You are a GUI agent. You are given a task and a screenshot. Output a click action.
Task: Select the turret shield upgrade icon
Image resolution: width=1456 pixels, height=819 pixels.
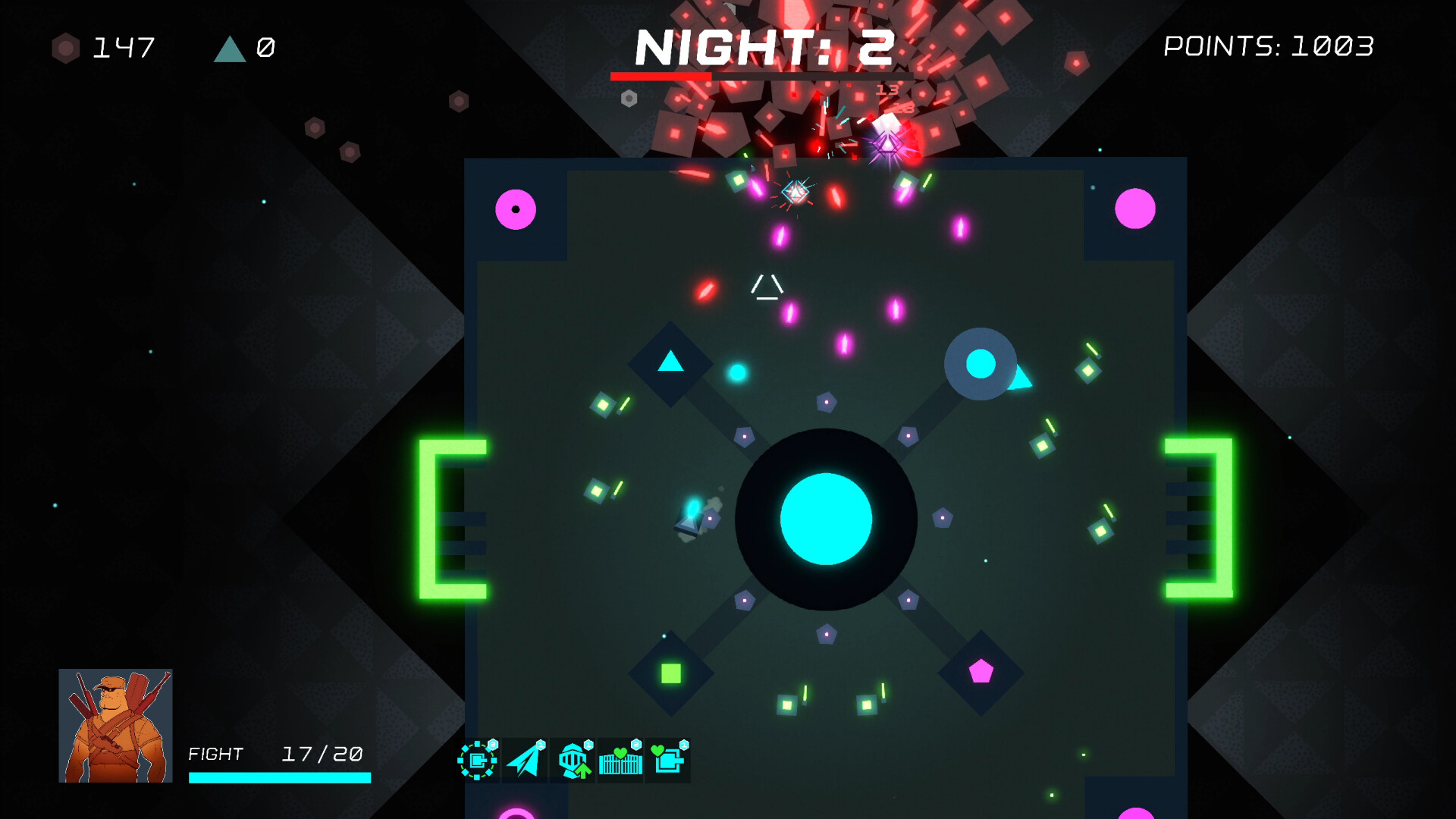[x=477, y=762]
